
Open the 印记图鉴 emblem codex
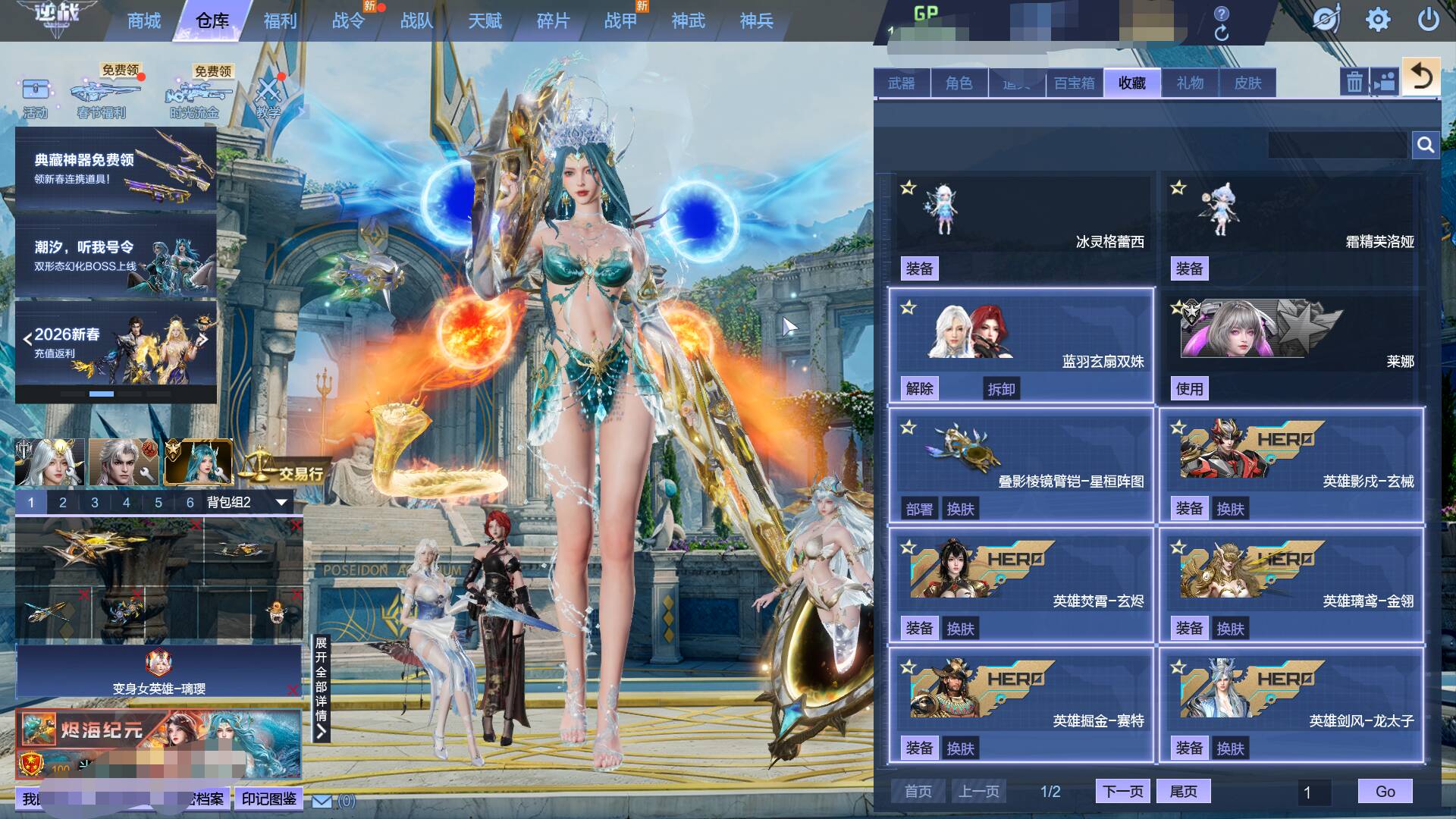pyautogui.click(x=269, y=799)
